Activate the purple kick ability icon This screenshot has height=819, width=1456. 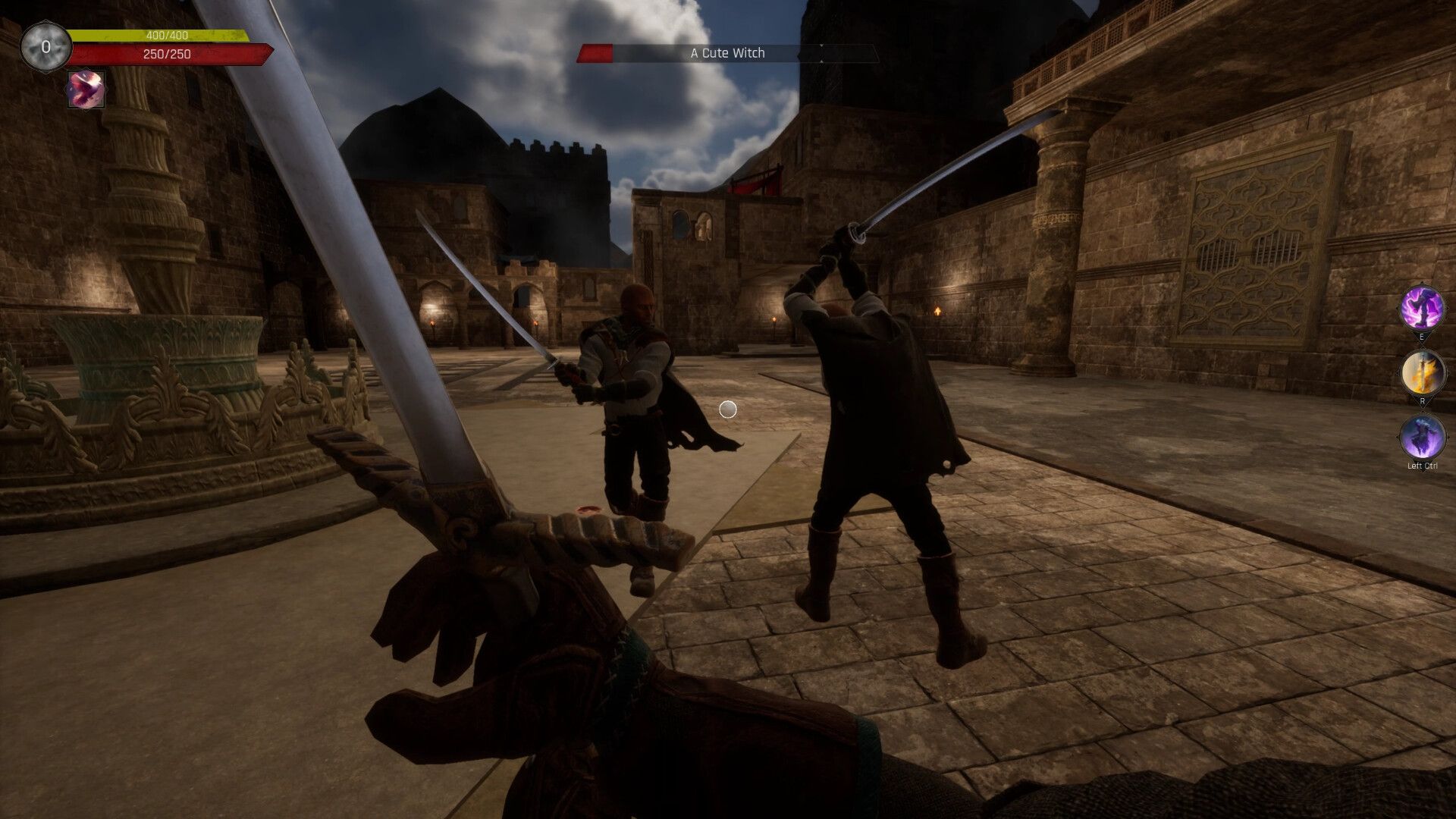pos(1422,309)
